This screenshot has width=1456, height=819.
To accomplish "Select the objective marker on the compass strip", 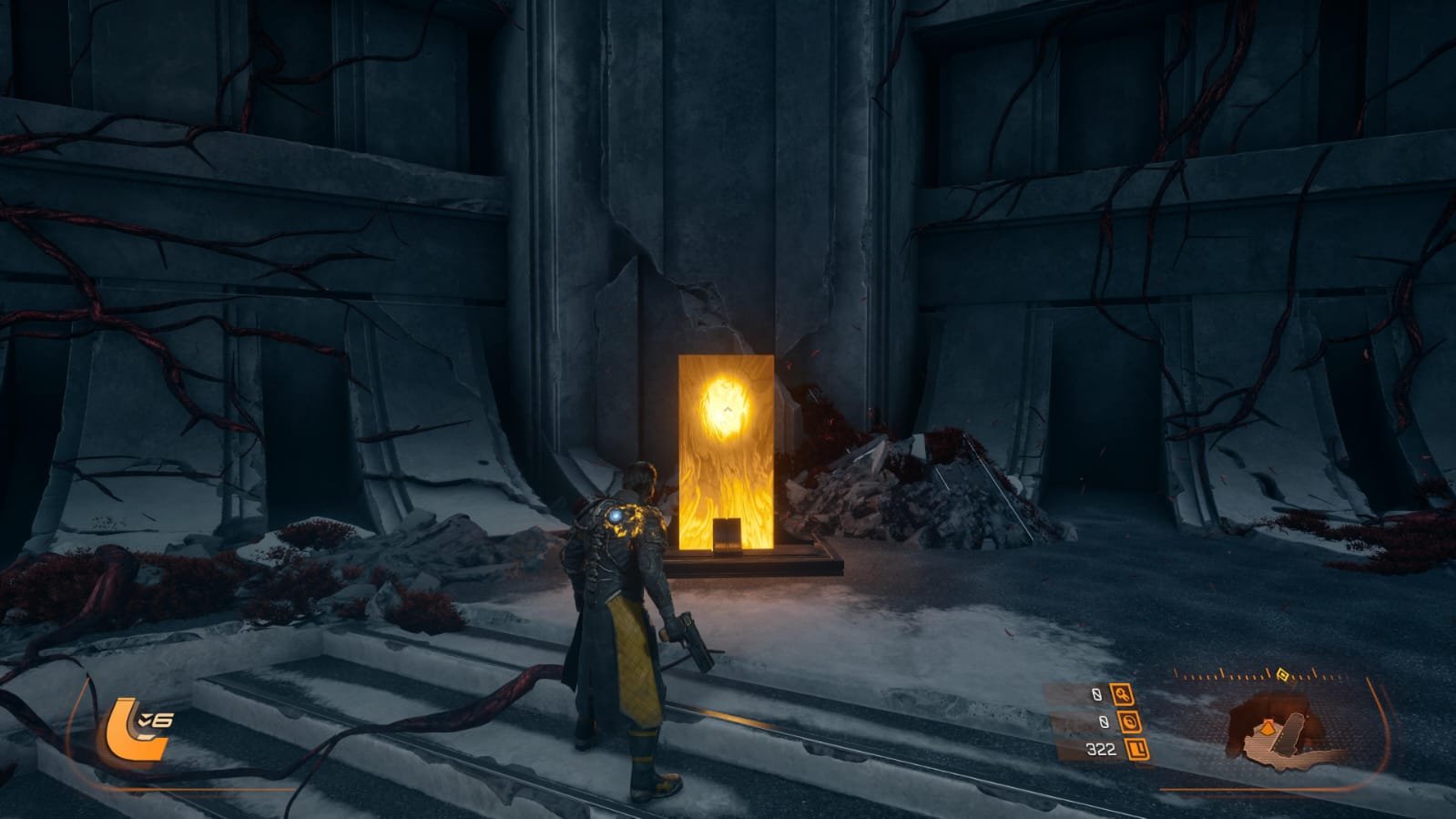I will click(1282, 675).
